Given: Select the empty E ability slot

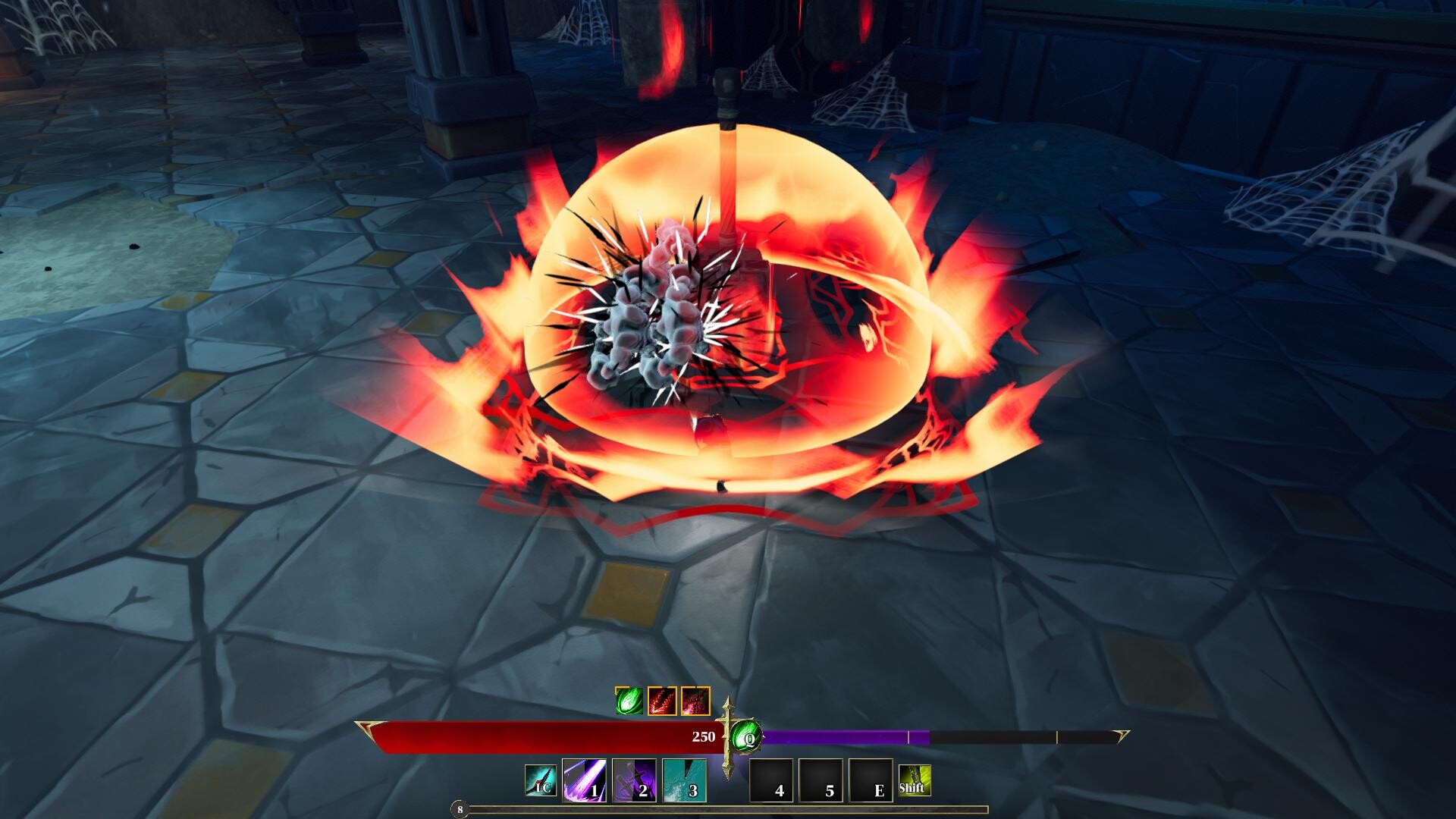Looking at the screenshot, I should pyautogui.click(x=871, y=780).
